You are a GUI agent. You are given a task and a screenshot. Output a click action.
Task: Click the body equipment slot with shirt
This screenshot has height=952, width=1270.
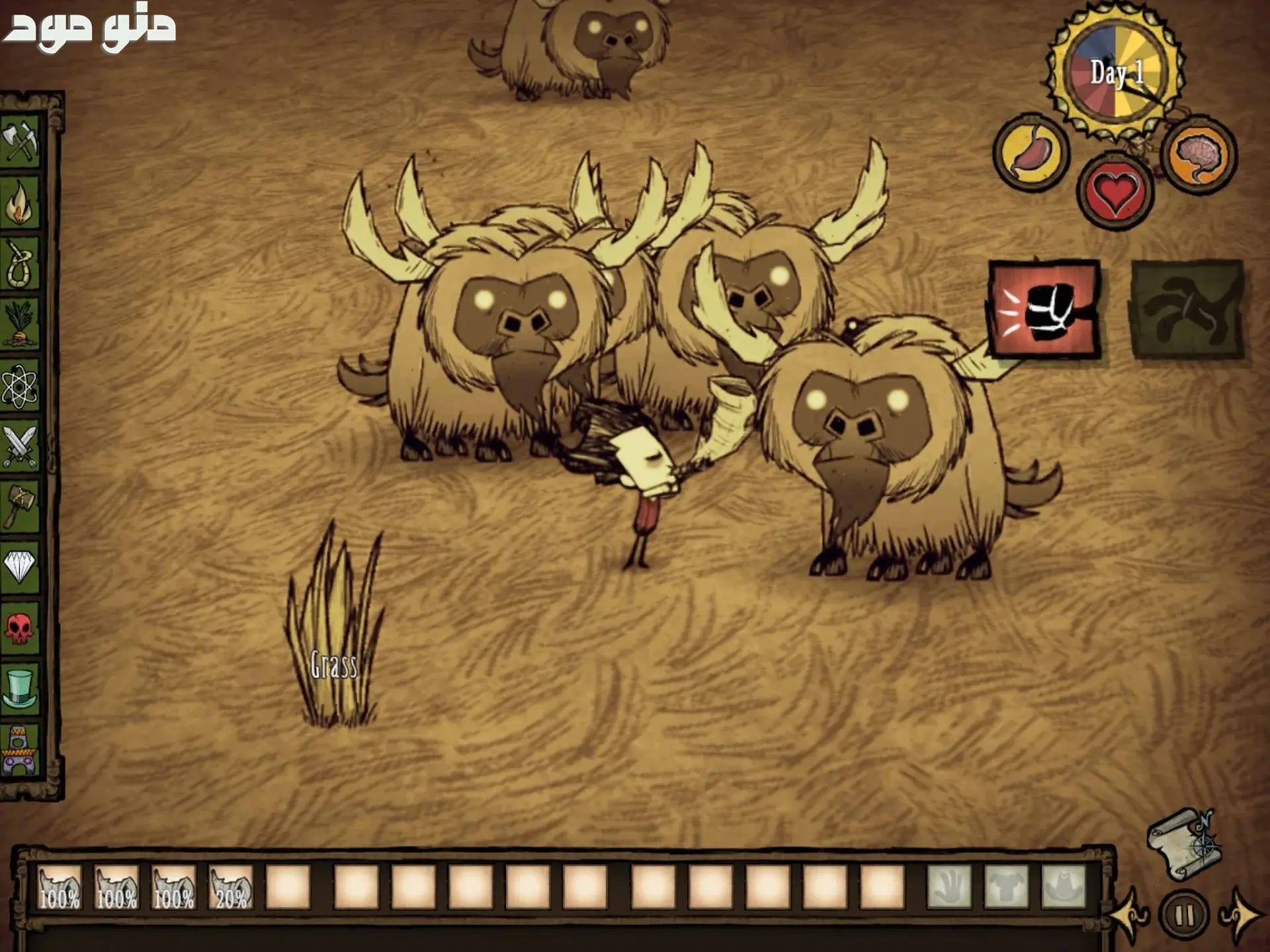[x=1006, y=887]
